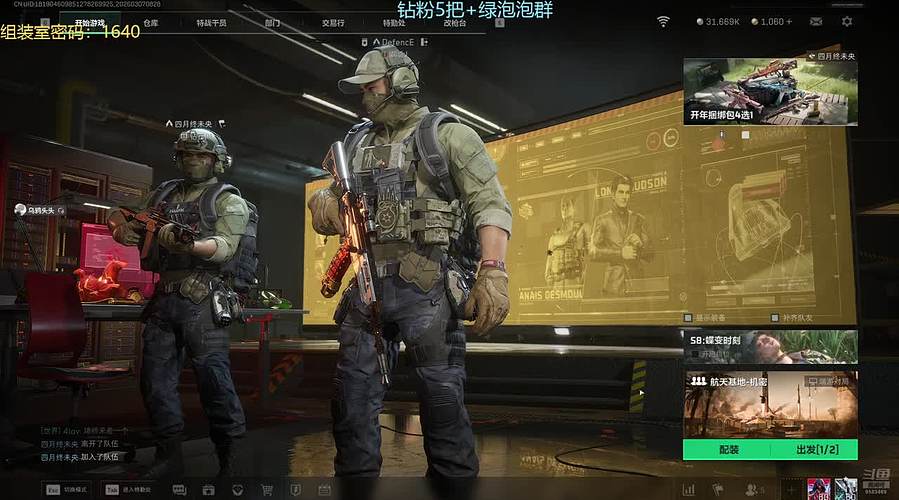Image resolution: width=899 pixels, height=500 pixels.
Task: Open the shopping cart icon in bottom bar
Action: [267, 490]
